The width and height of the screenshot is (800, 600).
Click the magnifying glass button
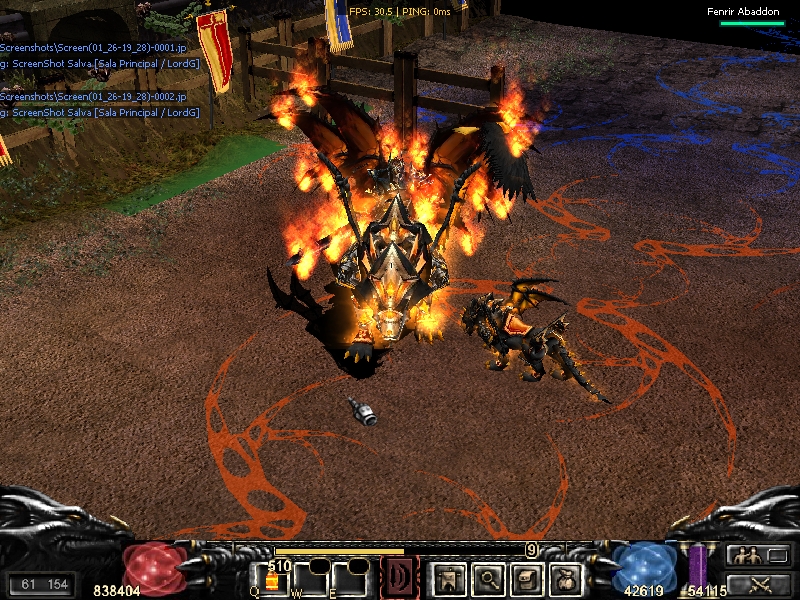[x=487, y=577]
